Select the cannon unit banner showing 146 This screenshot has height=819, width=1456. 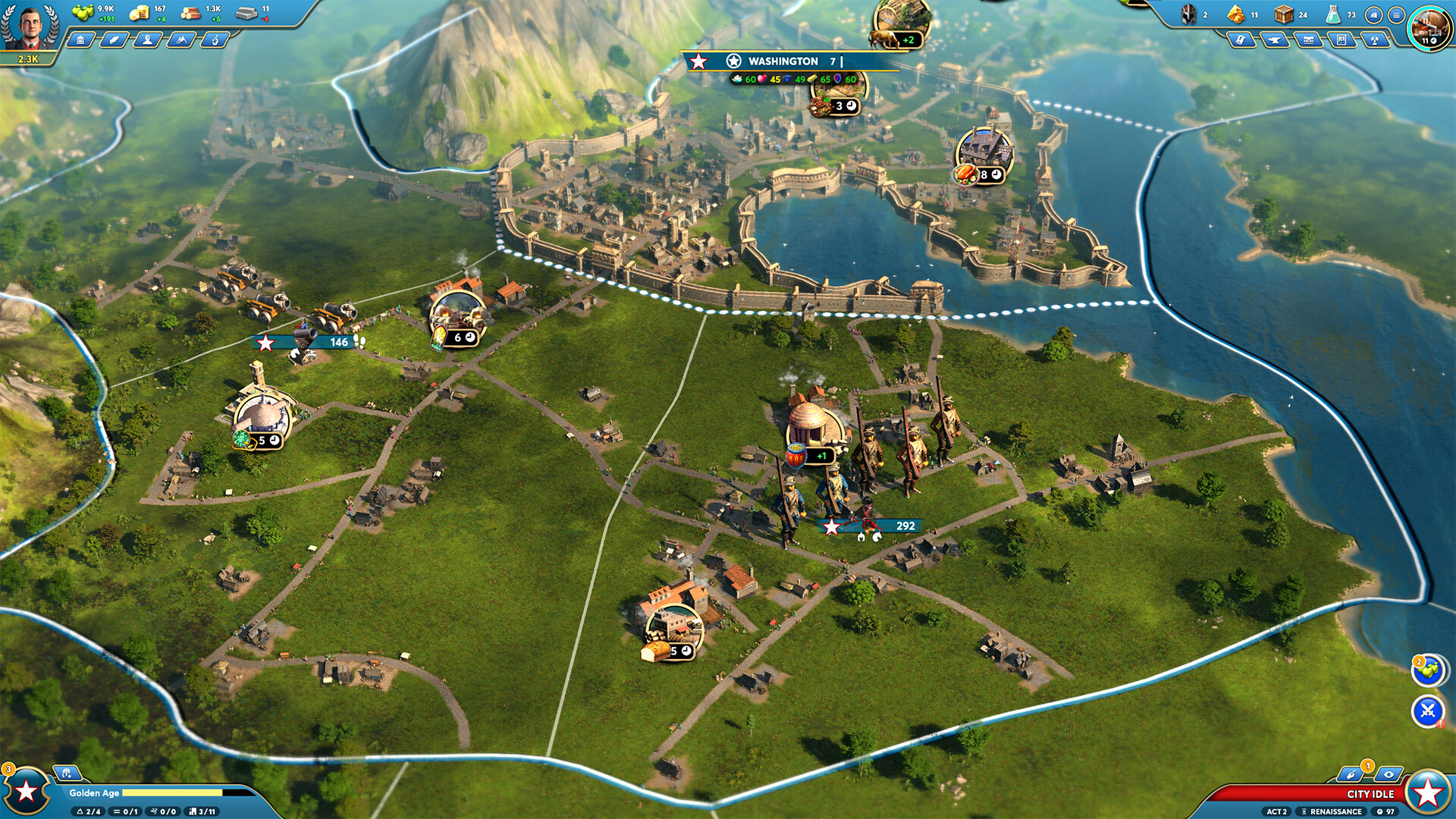[x=311, y=342]
